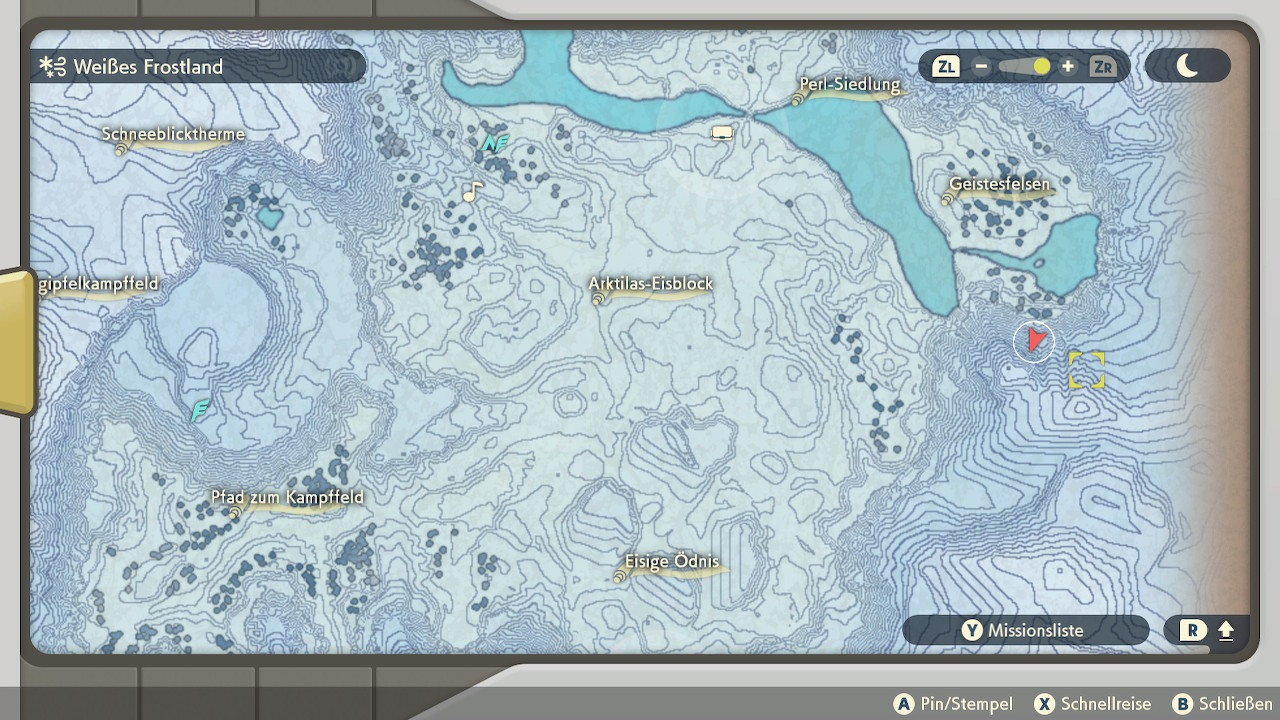Click the red player position arrow

tap(1037, 341)
